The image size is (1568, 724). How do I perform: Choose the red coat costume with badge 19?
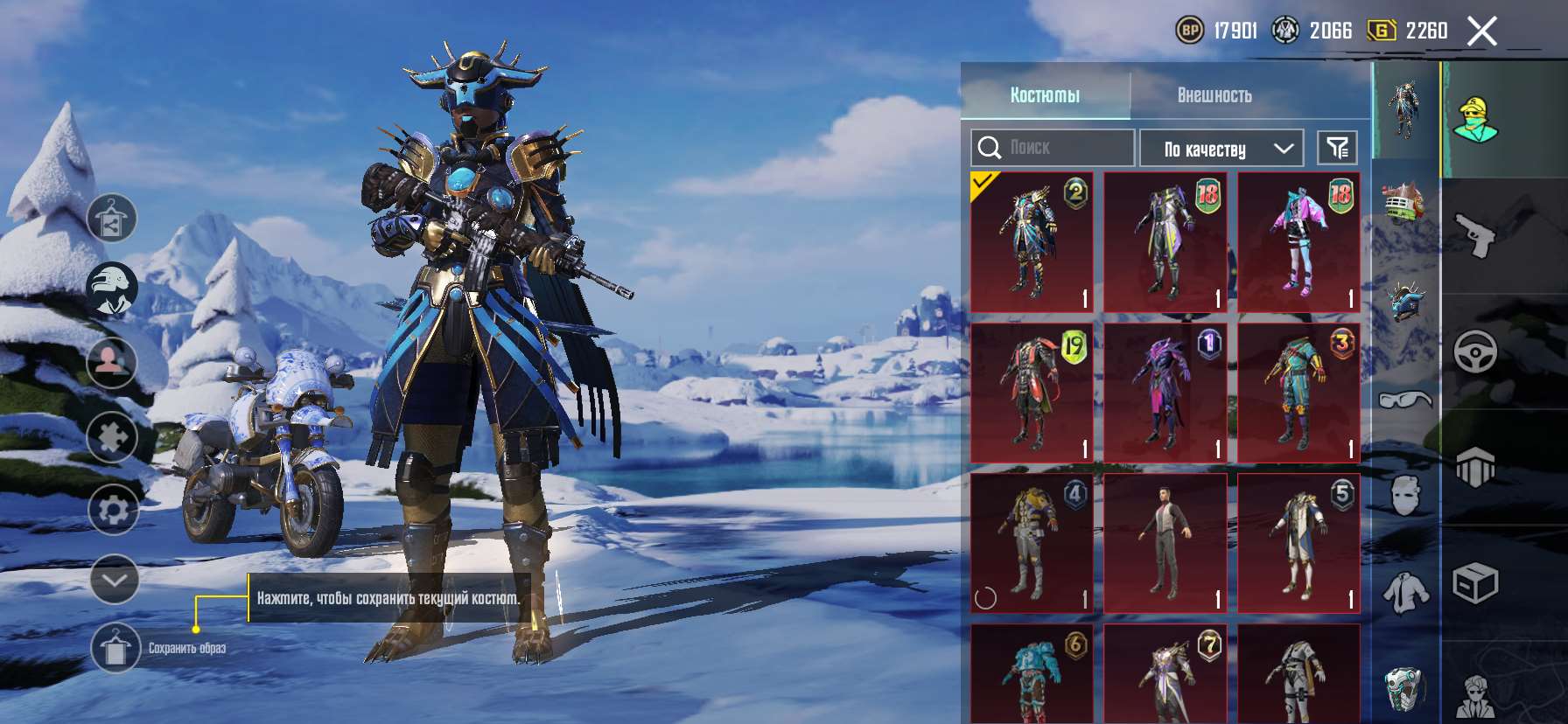(1032, 393)
